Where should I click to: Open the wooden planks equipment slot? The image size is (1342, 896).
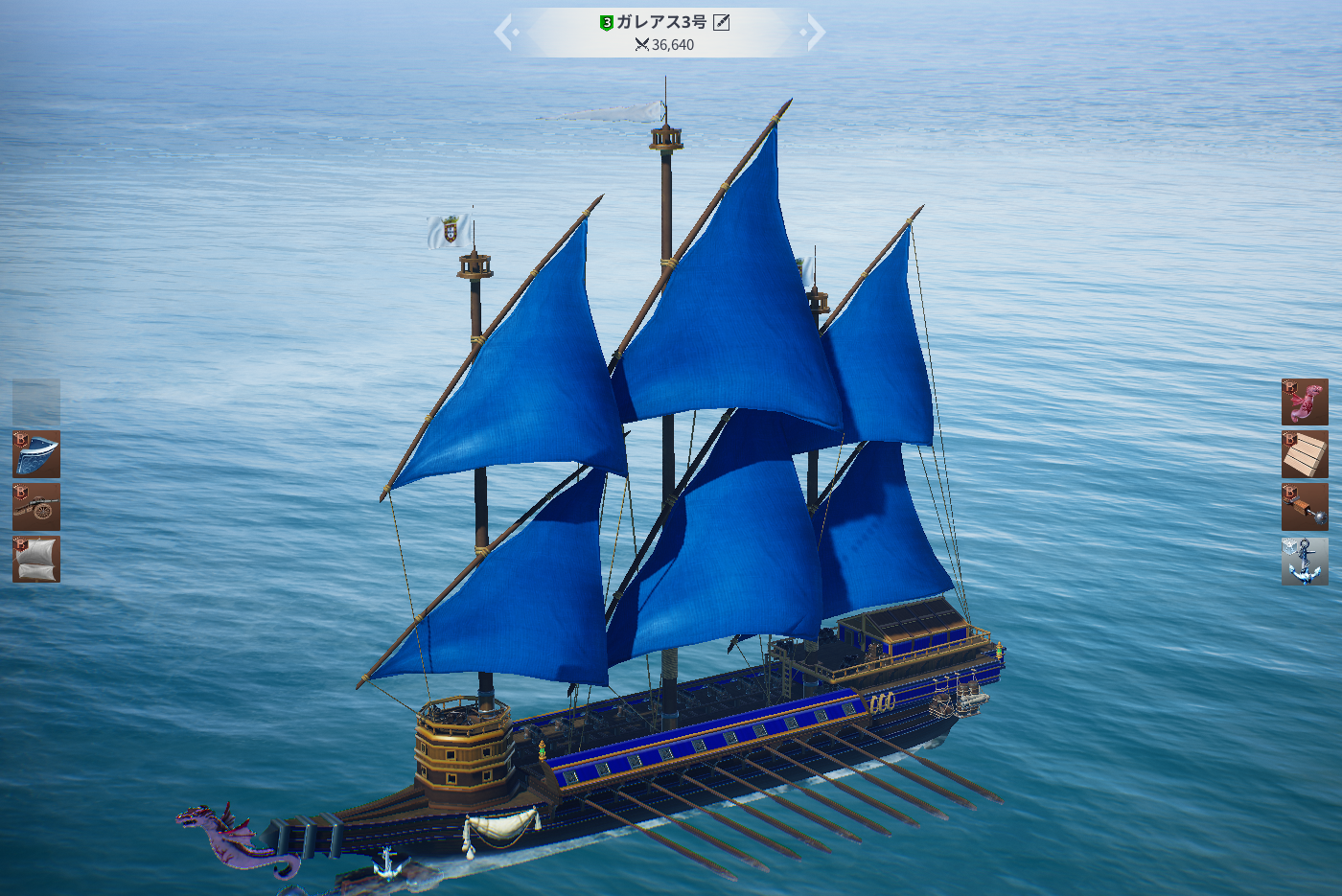click(x=1305, y=454)
